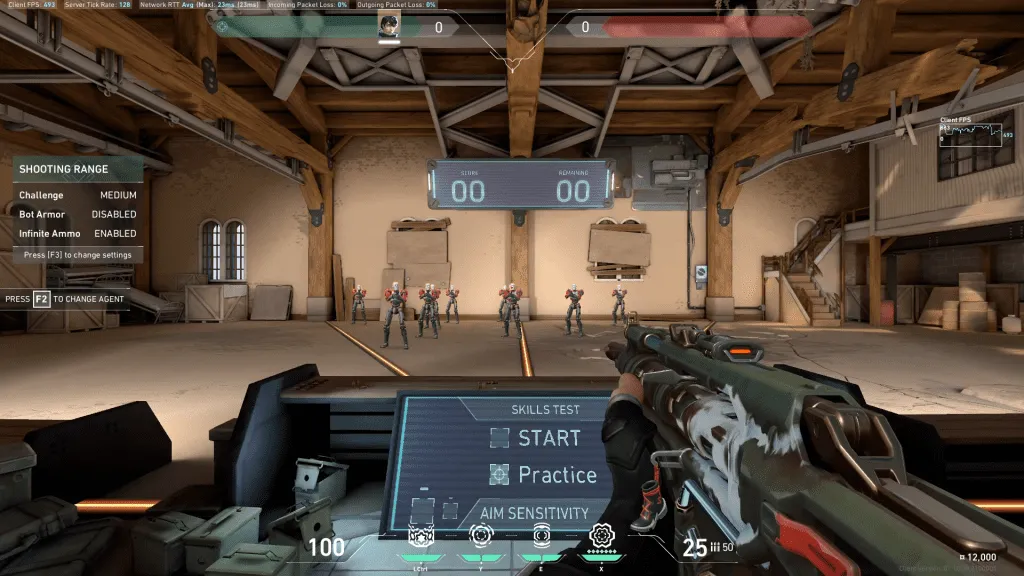Activate the flower-shaped ultimate ability icon
The height and width of the screenshot is (576, 1024).
603,535
